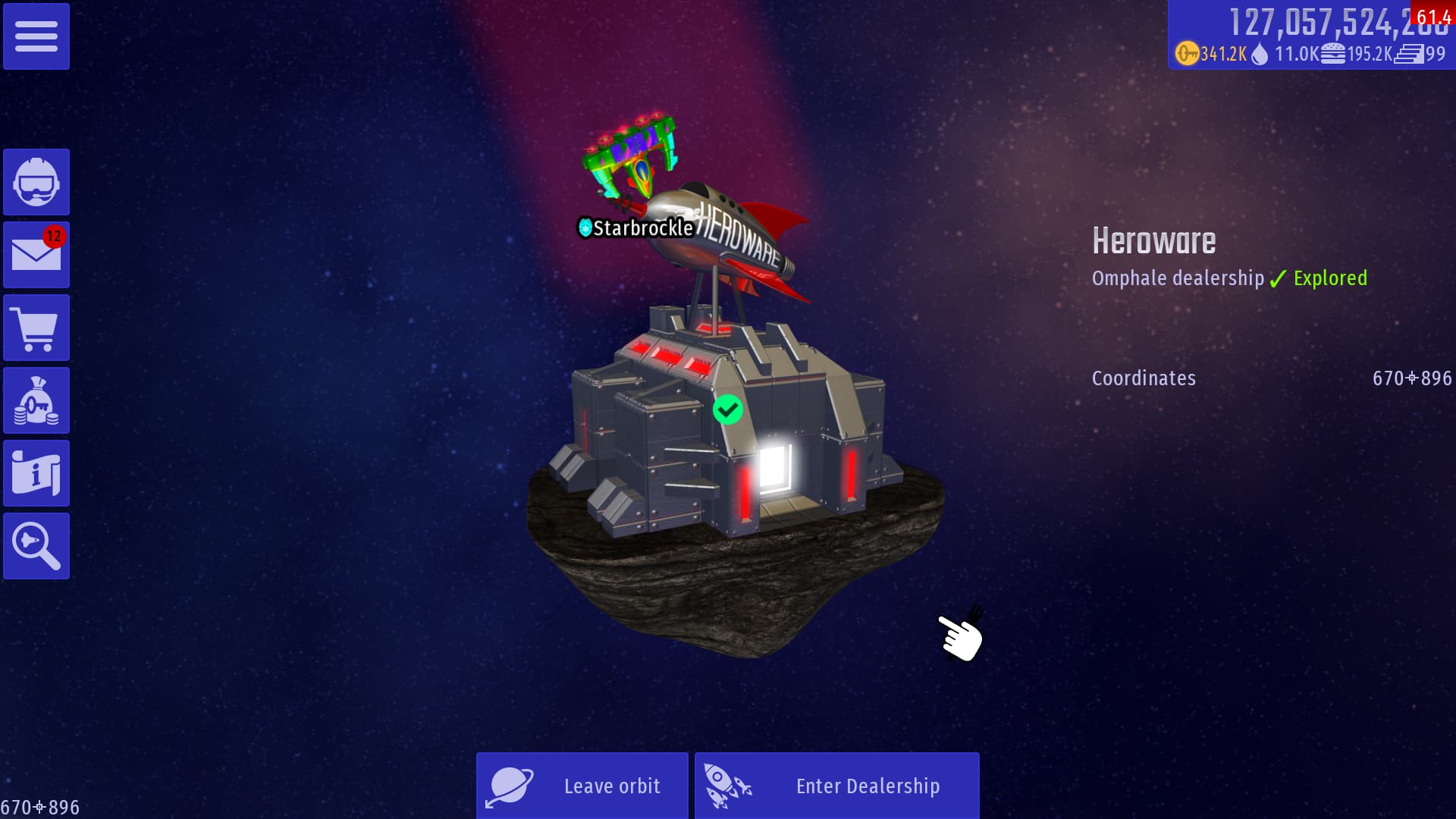Open the money bag and coins icon
The image size is (1456, 819).
point(36,400)
